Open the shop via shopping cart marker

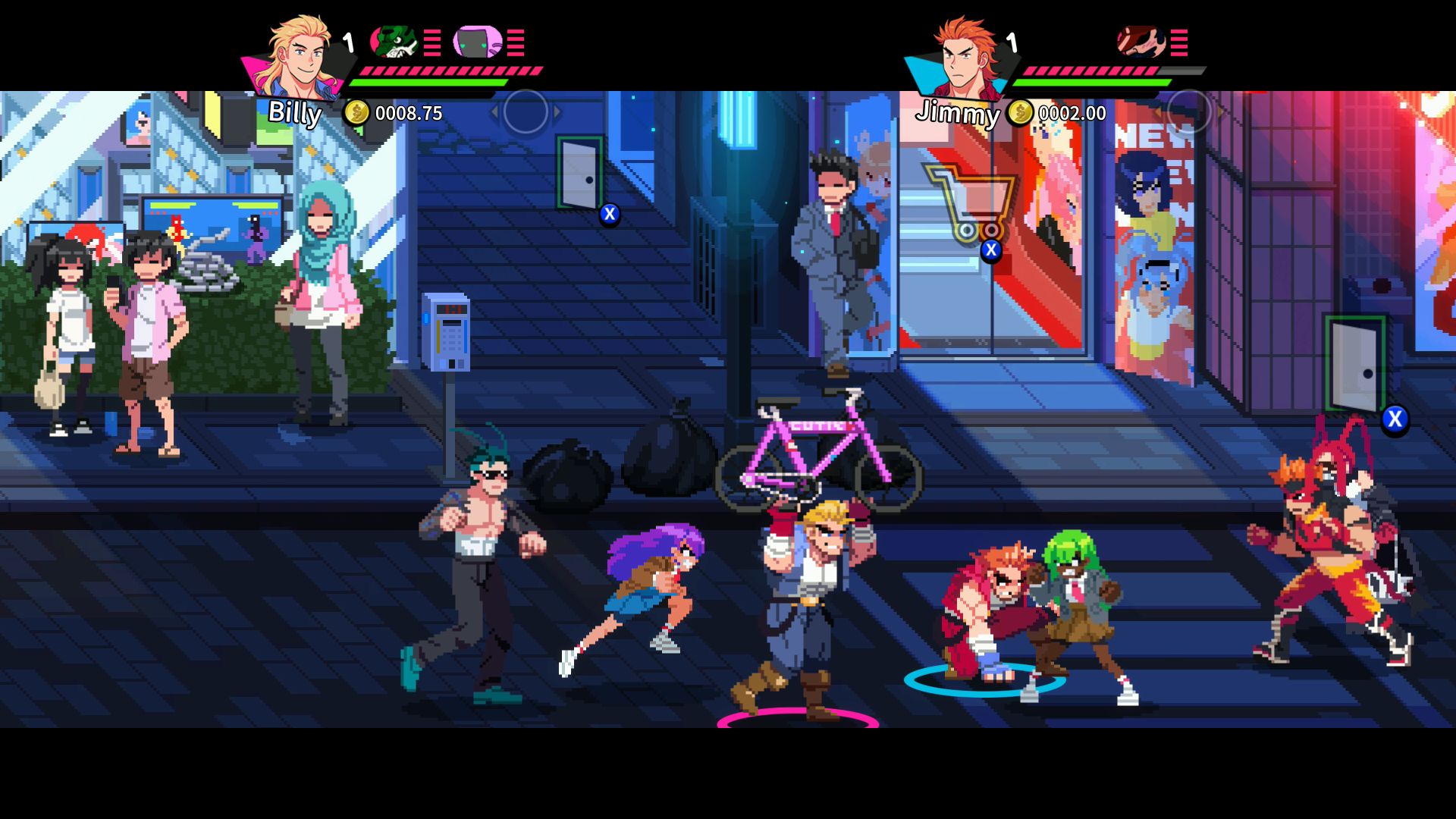coord(971,201)
